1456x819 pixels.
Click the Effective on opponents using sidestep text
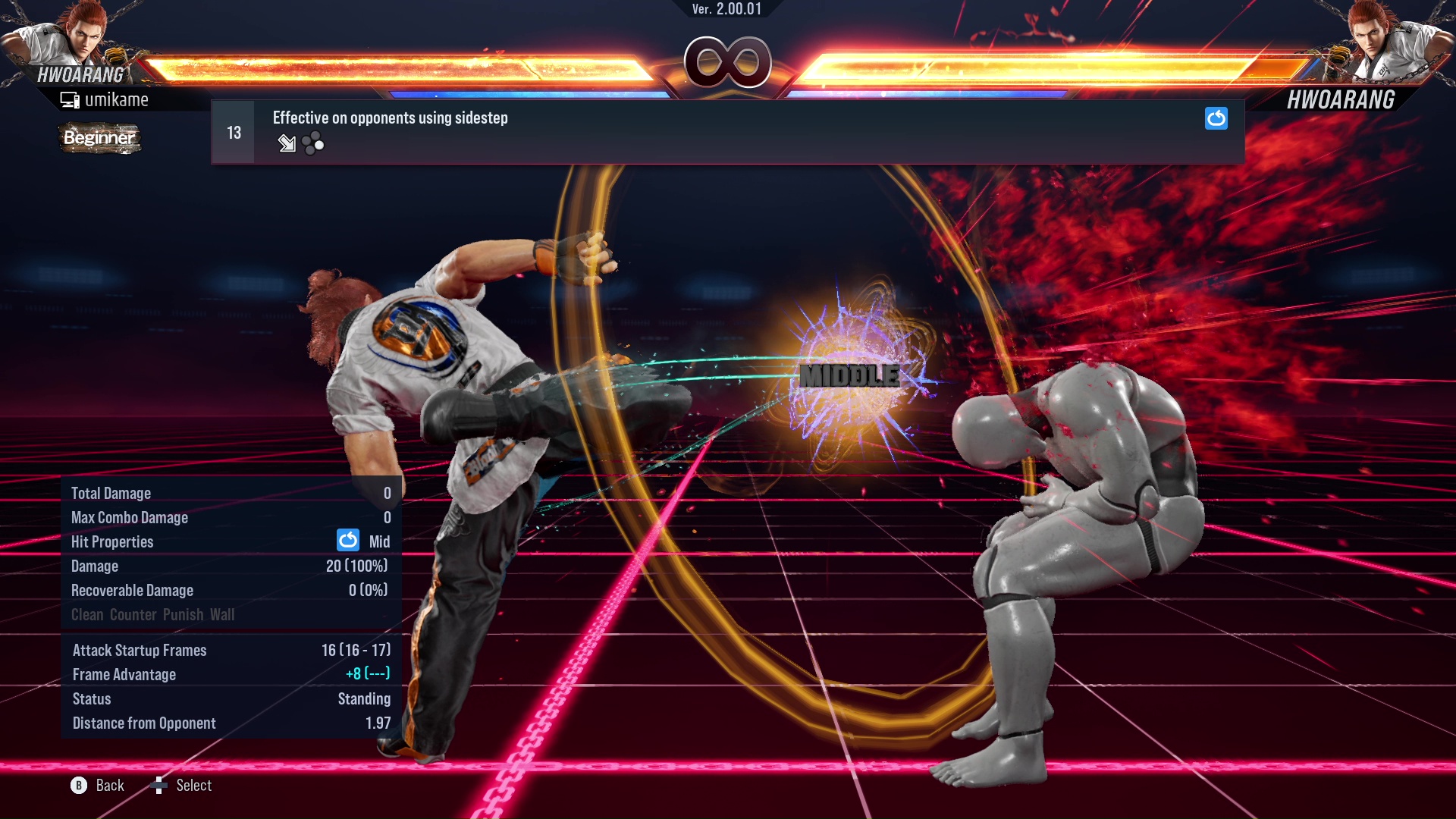[390, 118]
